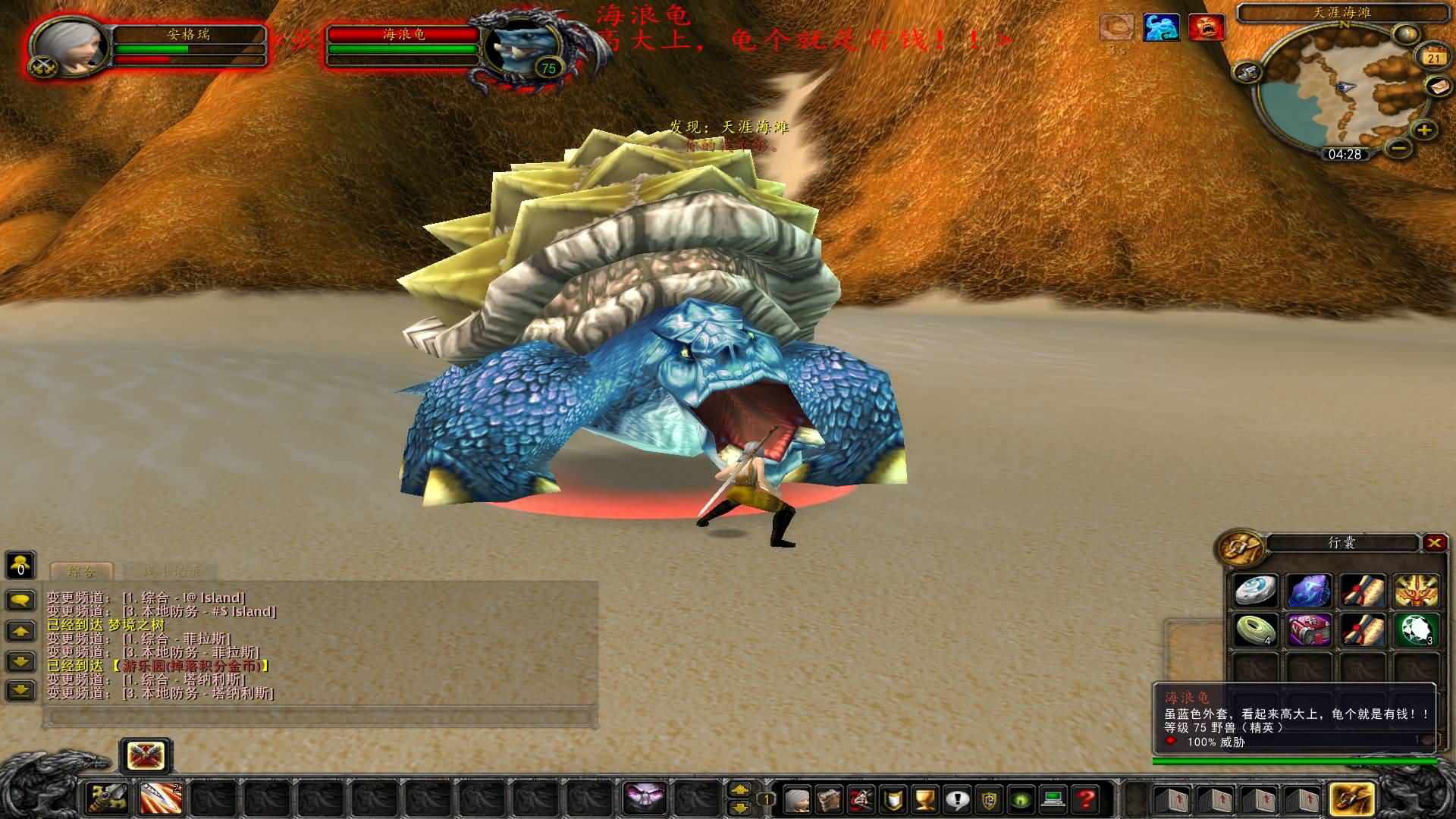Zoom in on the minimap
Image resolution: width=1456 pixels, height=819 pixels.
(x=1424, y=130)
